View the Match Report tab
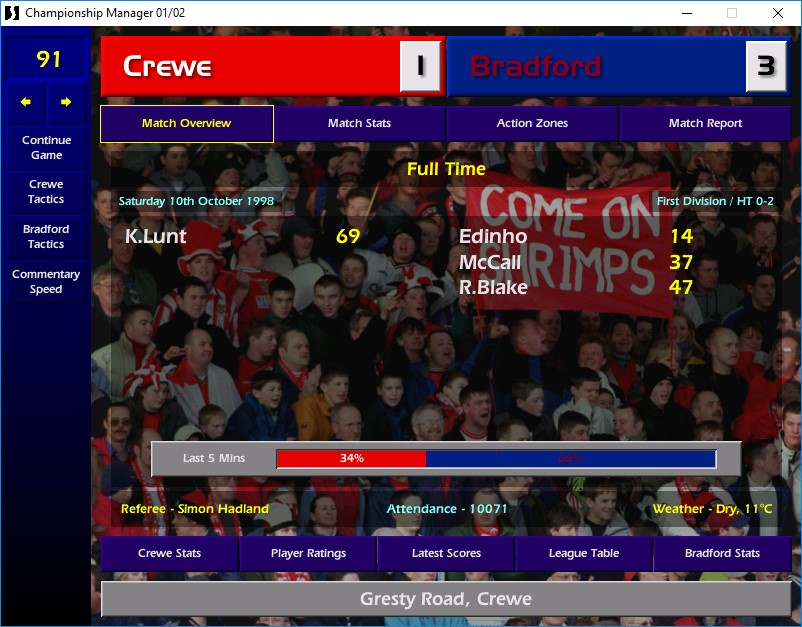This screenshot has height=627, width=802. (705, 124)
